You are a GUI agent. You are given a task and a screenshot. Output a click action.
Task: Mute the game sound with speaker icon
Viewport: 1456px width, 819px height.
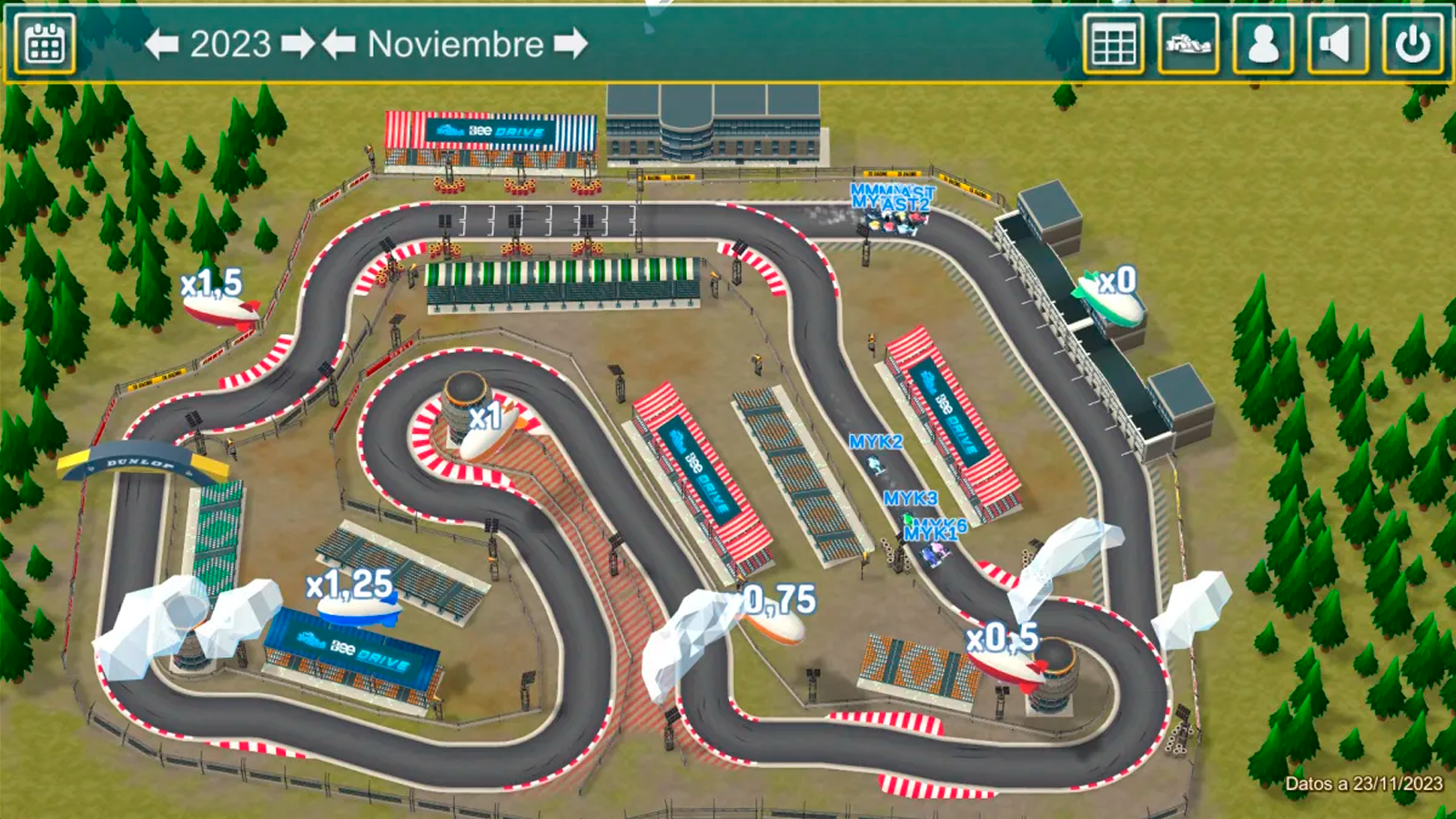click(1340, 42)
